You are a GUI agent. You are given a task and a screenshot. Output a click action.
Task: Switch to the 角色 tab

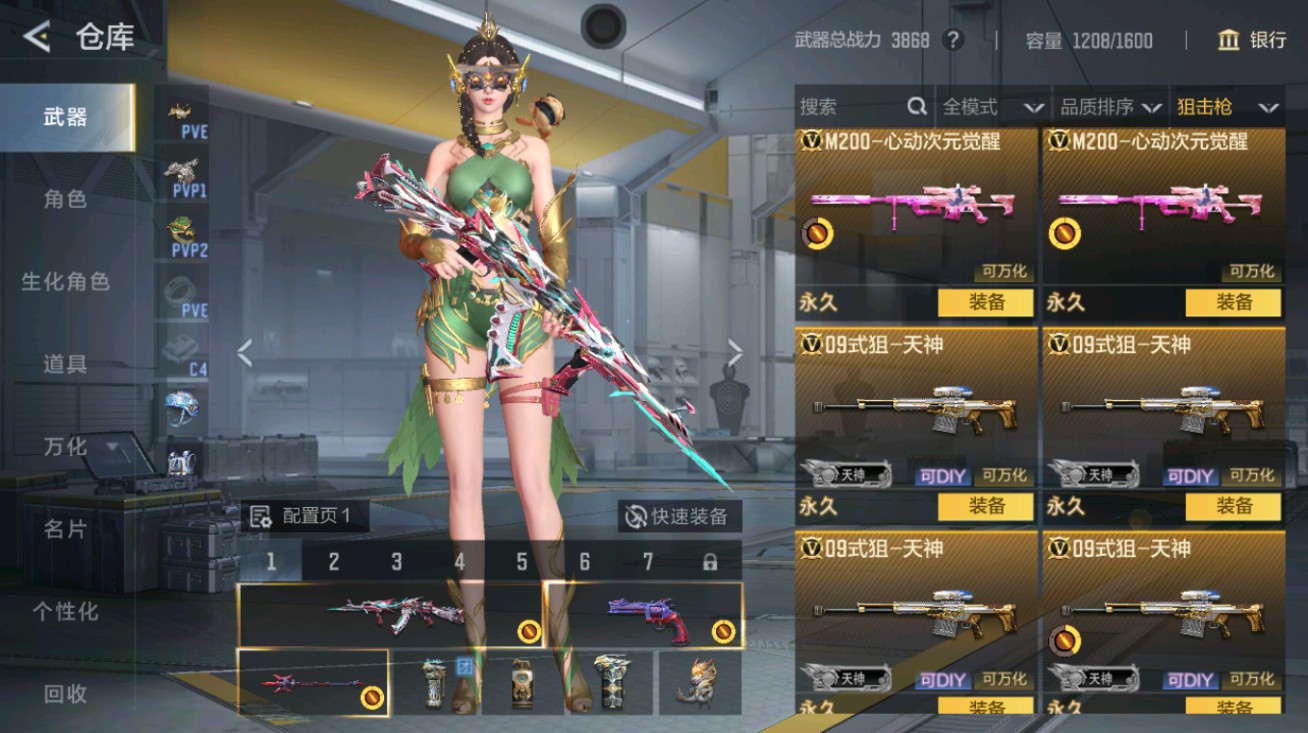[x=66, y=199]
